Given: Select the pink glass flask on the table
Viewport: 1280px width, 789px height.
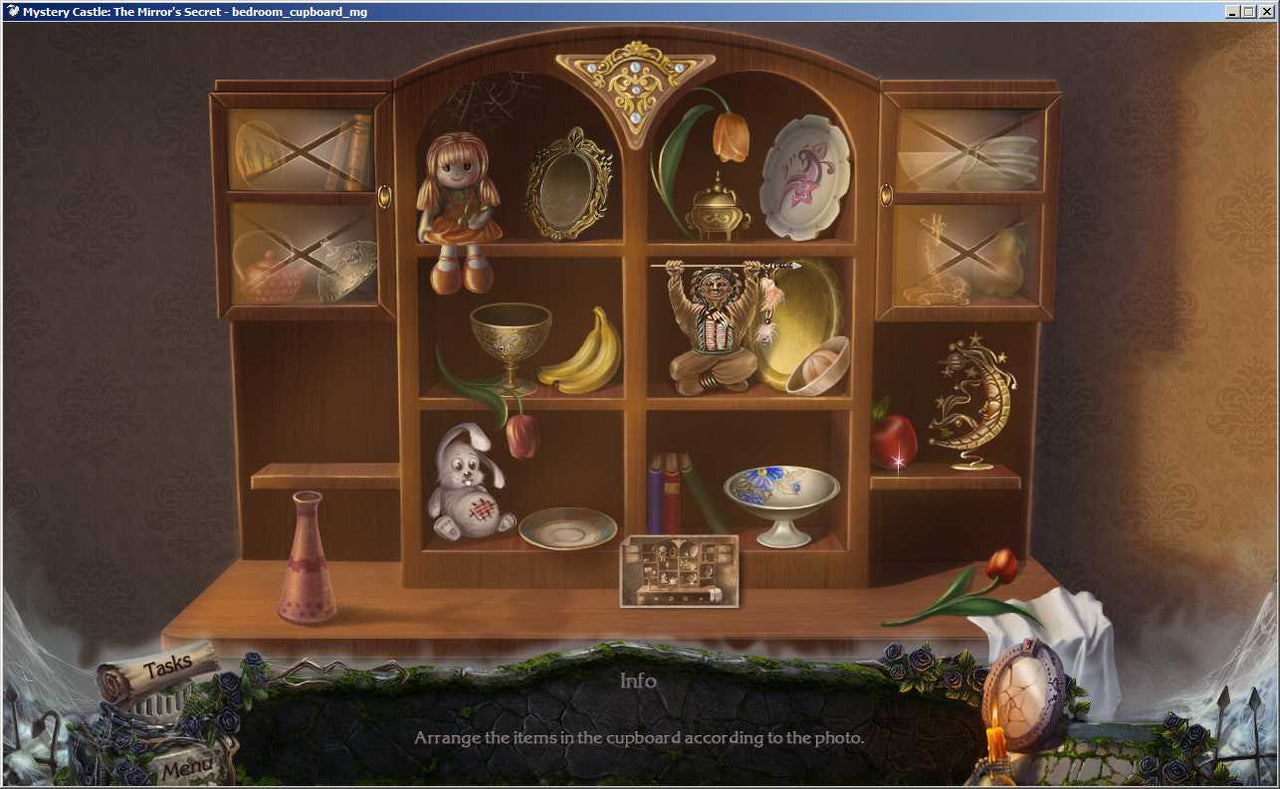Looking at the screenshot, I should 309,560.
